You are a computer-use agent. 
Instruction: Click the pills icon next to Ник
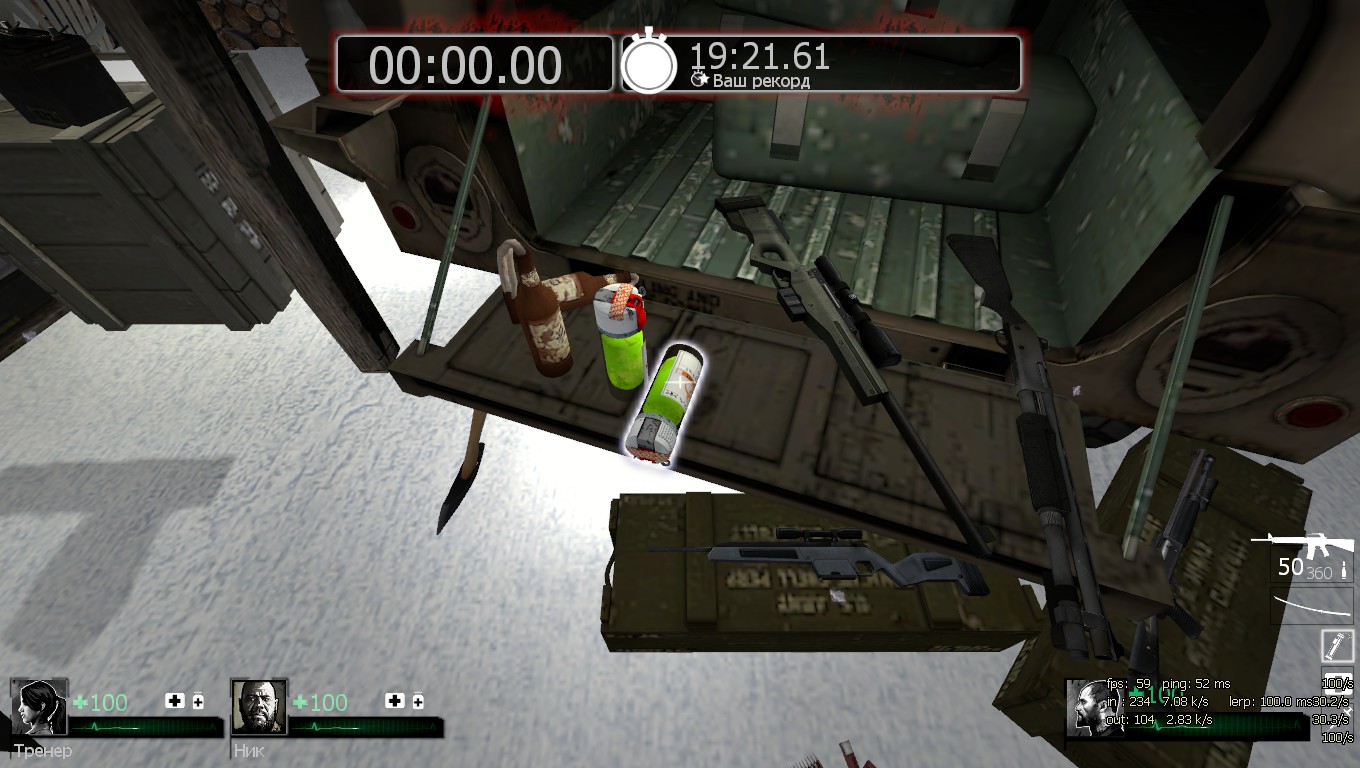point(417,701)
